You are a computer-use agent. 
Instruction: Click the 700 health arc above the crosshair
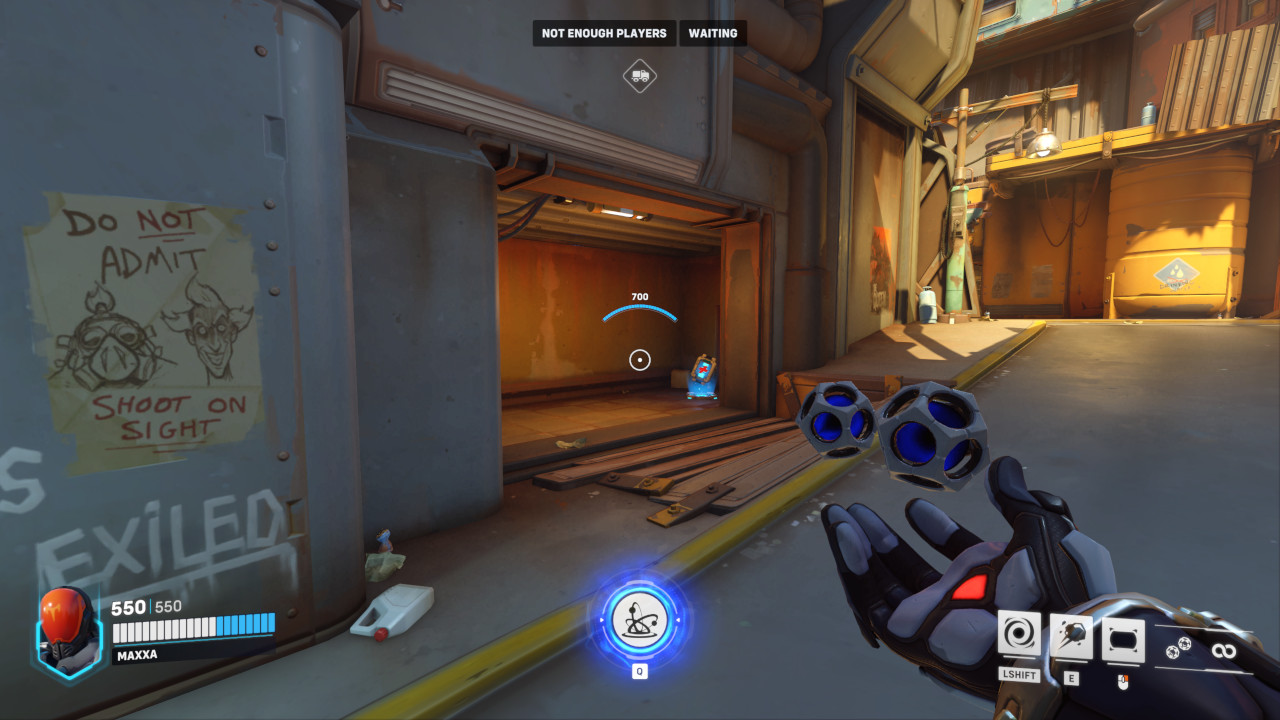tap(639, 296)
